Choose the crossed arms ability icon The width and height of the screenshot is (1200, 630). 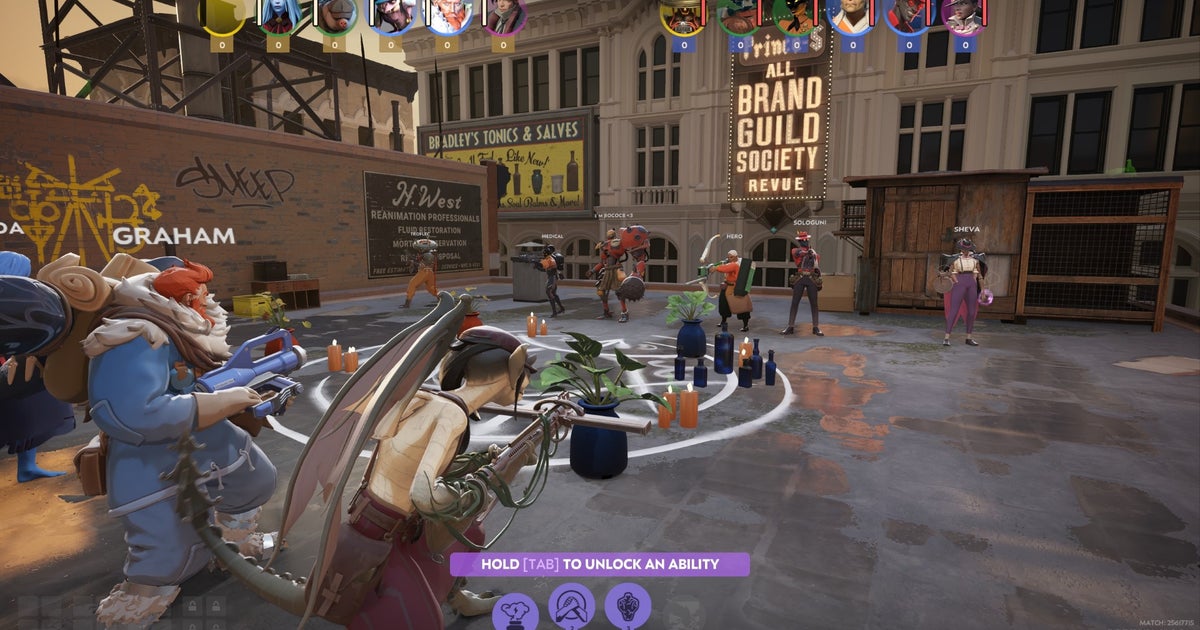(x=571, y=606)
